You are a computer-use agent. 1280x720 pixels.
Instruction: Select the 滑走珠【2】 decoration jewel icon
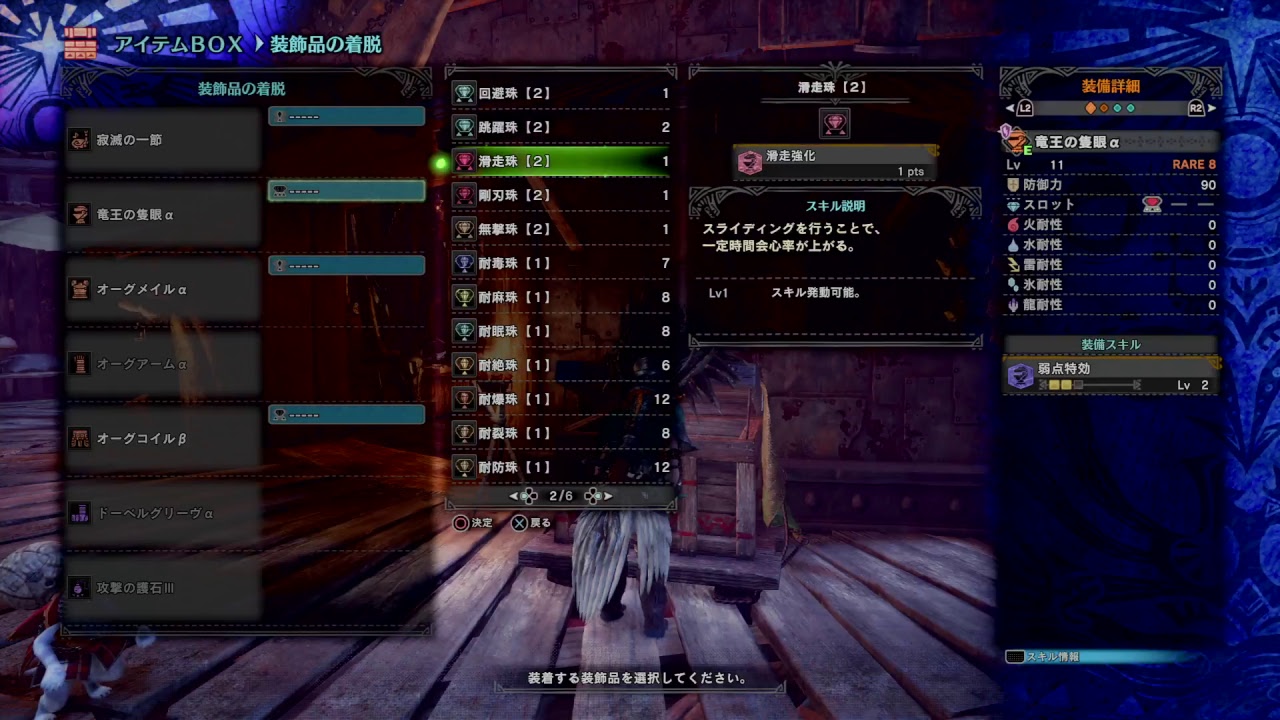(465, 158)
